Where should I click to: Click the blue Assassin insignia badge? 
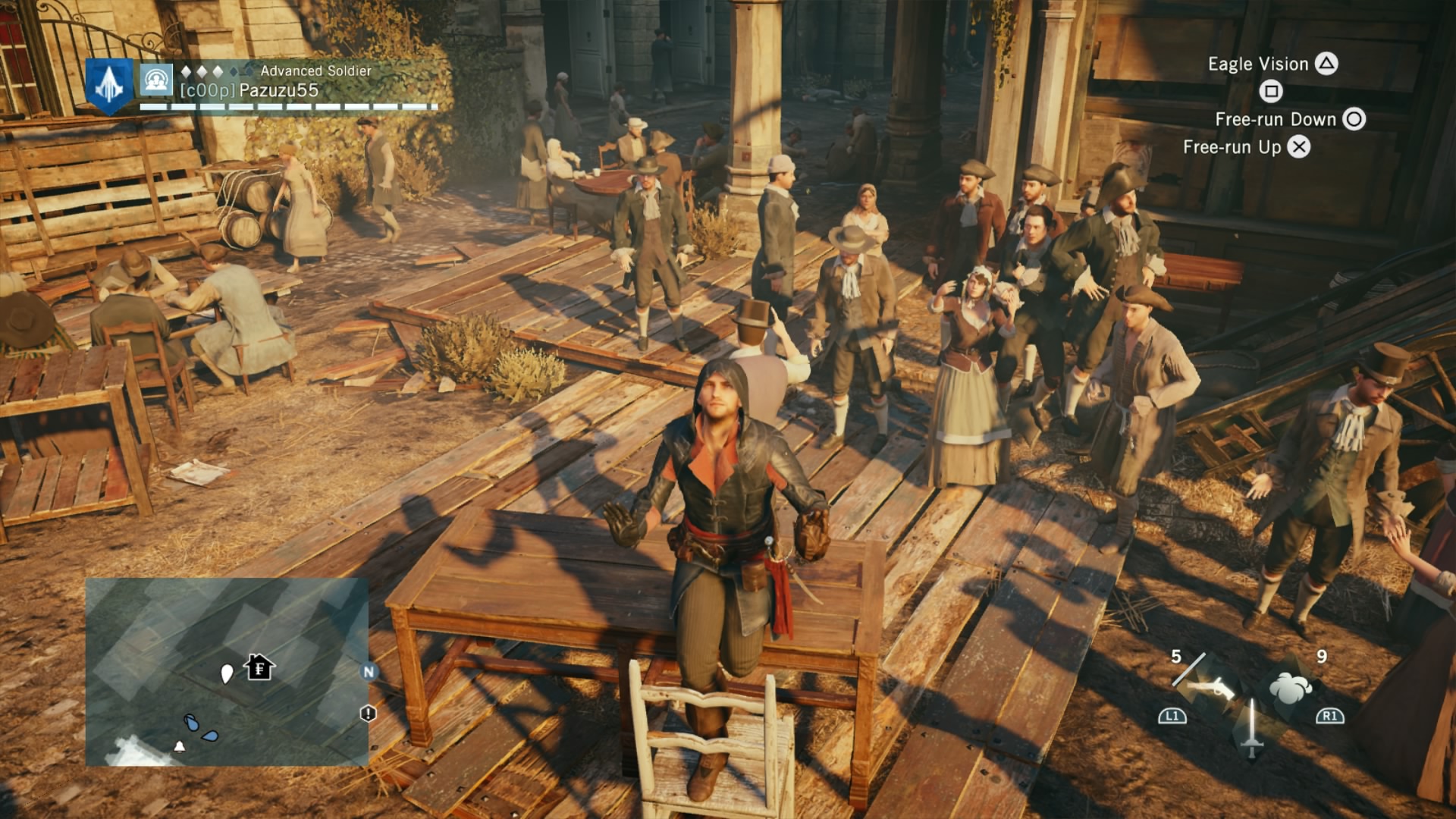point(109,85)
